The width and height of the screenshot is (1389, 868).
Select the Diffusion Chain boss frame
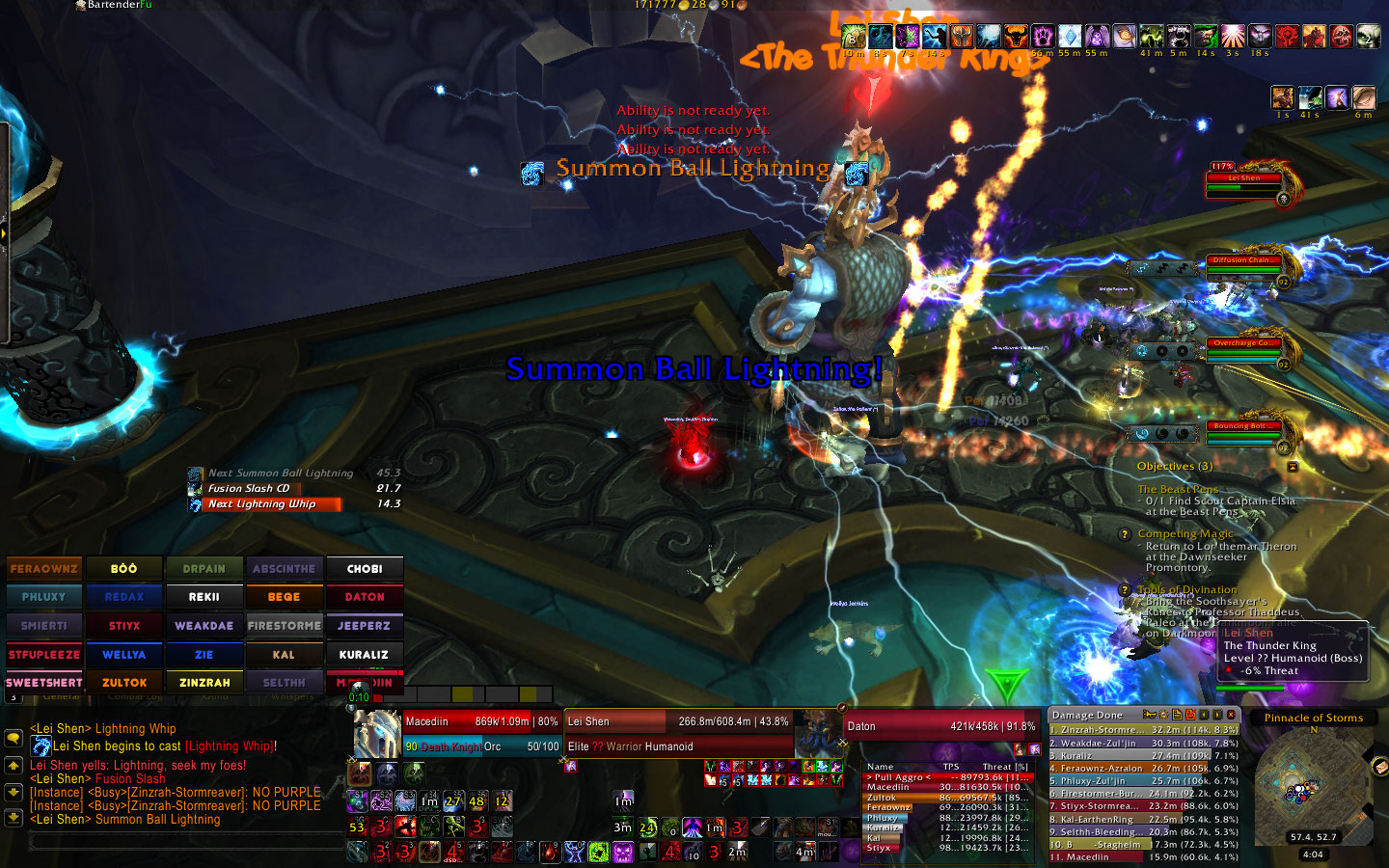(x=1242, y=267)
